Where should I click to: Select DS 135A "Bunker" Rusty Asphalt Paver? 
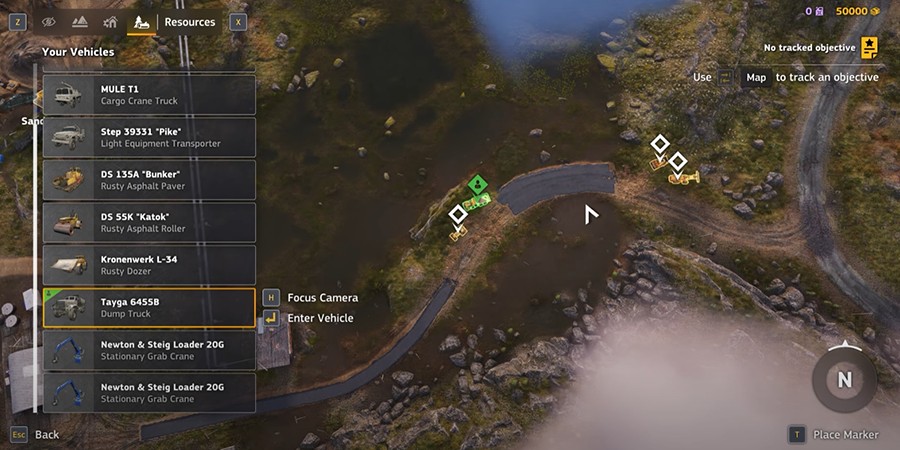pyautogui.click(x=149, y=180)
